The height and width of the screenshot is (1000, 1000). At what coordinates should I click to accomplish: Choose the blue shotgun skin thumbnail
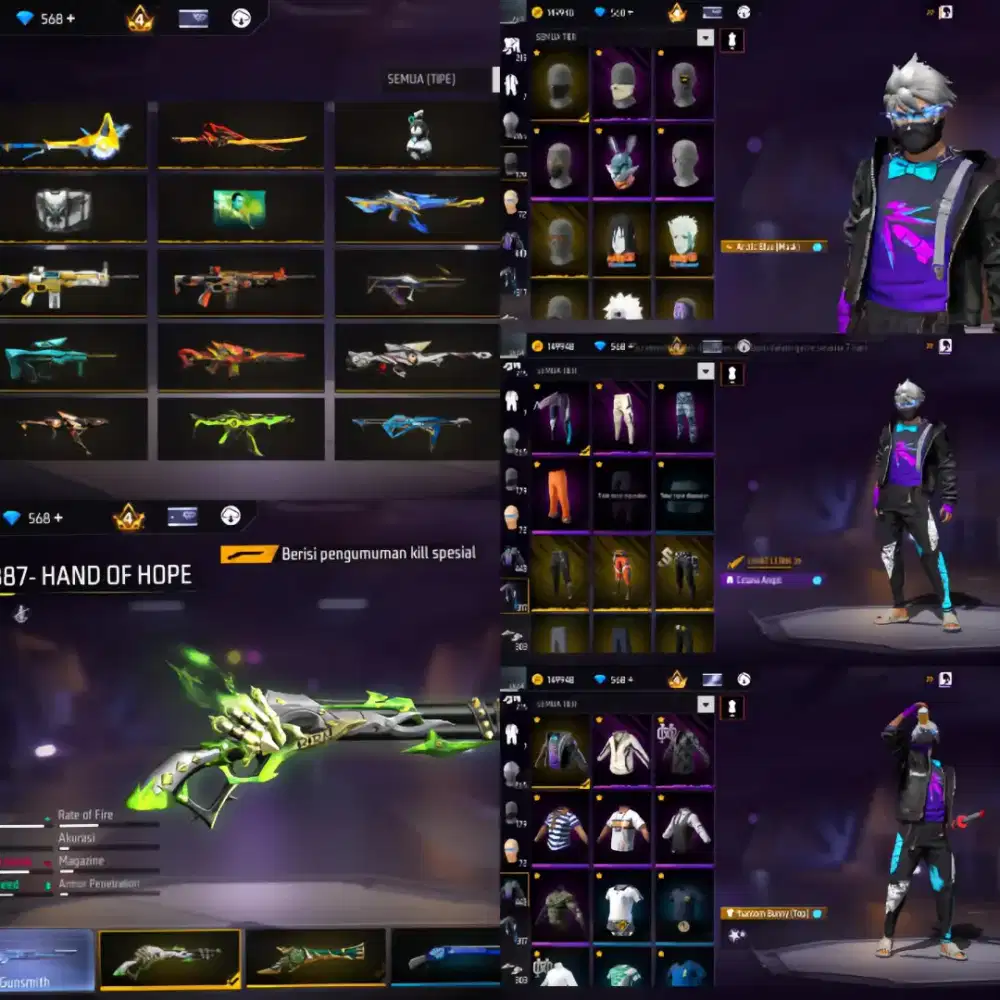[446, 959]
